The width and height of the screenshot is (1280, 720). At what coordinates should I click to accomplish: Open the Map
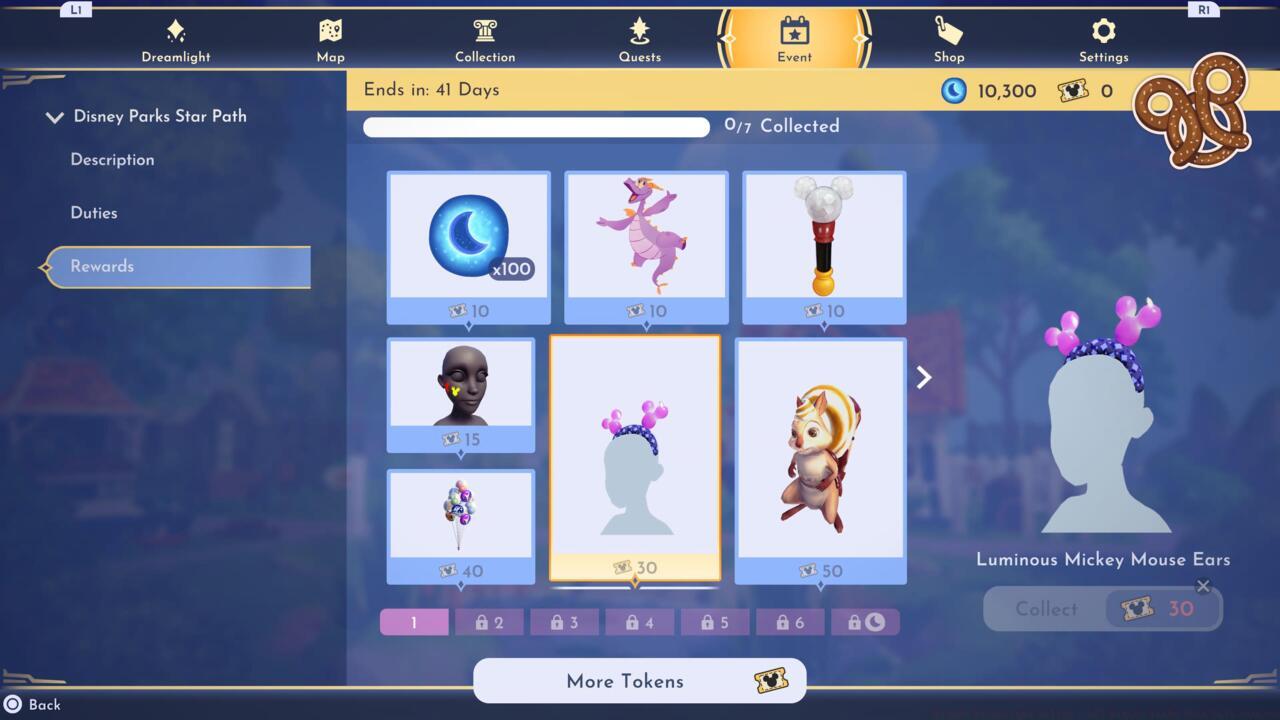(330, 40)
